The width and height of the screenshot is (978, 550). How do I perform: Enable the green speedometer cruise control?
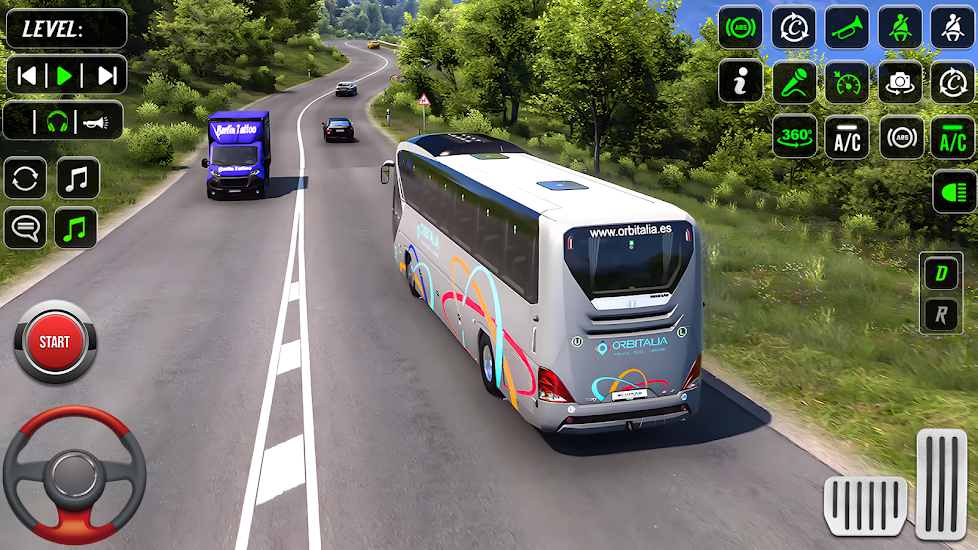(x=847, y=83)
